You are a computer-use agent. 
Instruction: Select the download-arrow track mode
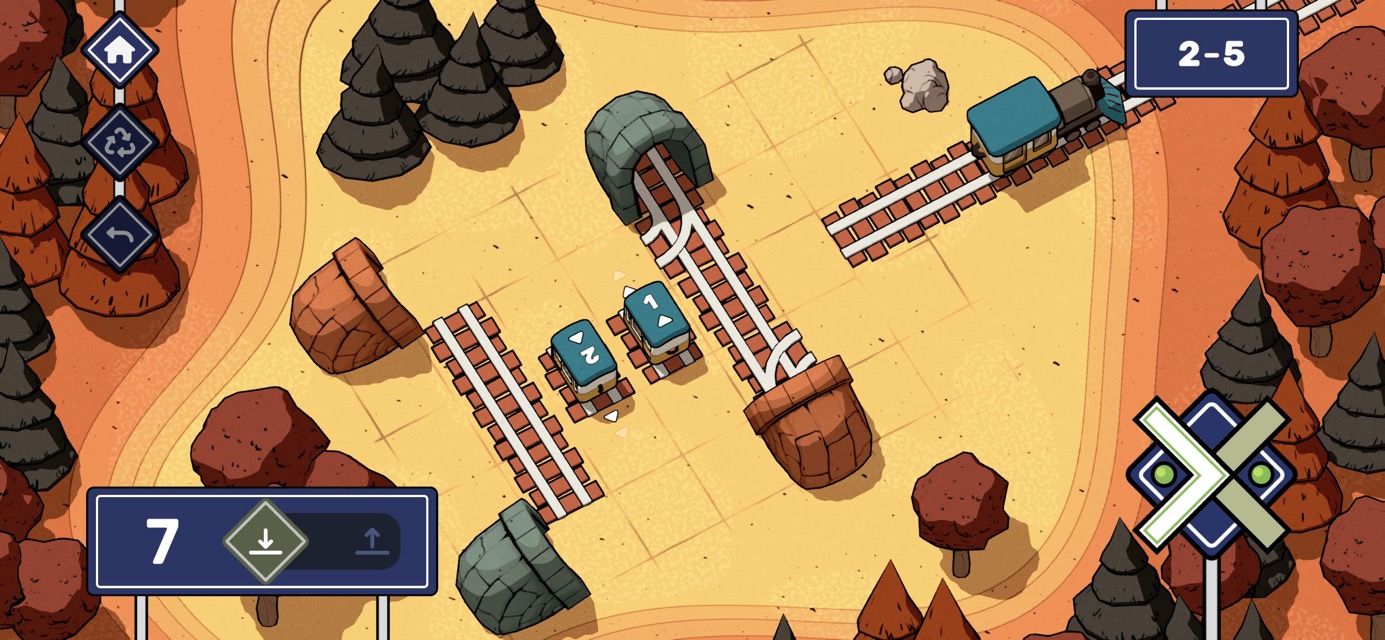265,542
